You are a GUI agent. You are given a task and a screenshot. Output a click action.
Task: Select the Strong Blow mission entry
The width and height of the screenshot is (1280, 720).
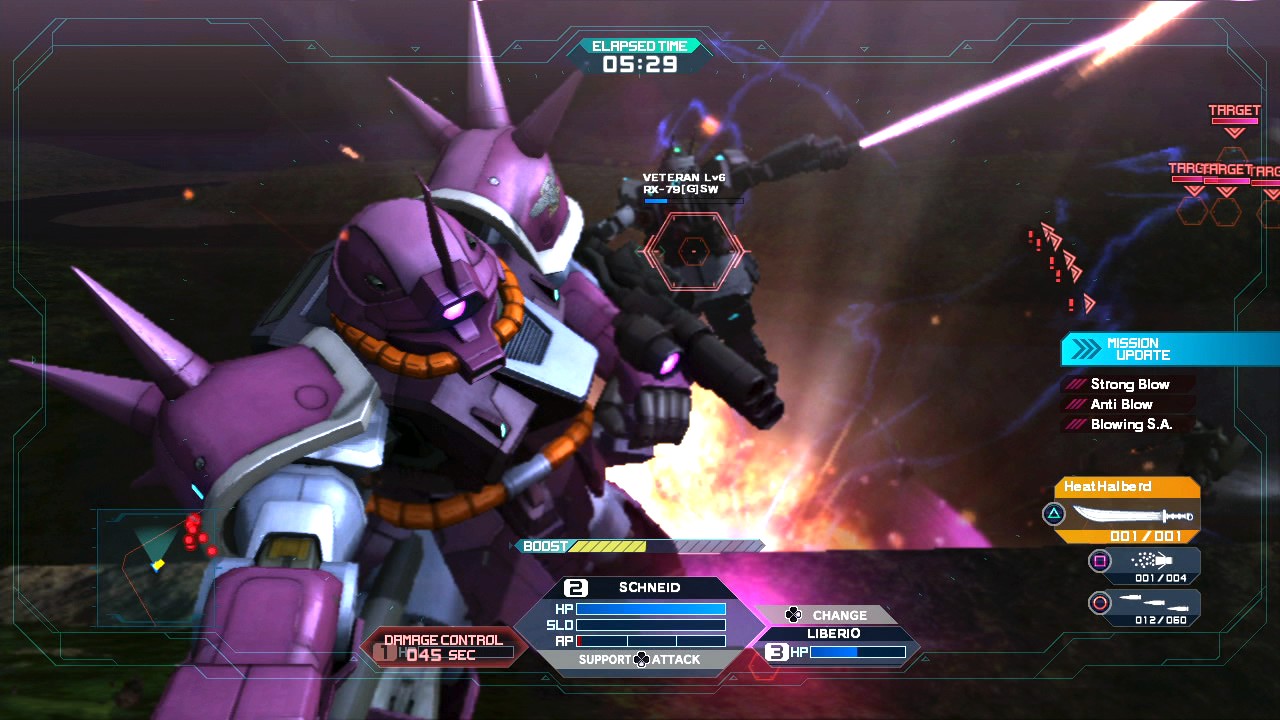click(x=1128, y=384)
